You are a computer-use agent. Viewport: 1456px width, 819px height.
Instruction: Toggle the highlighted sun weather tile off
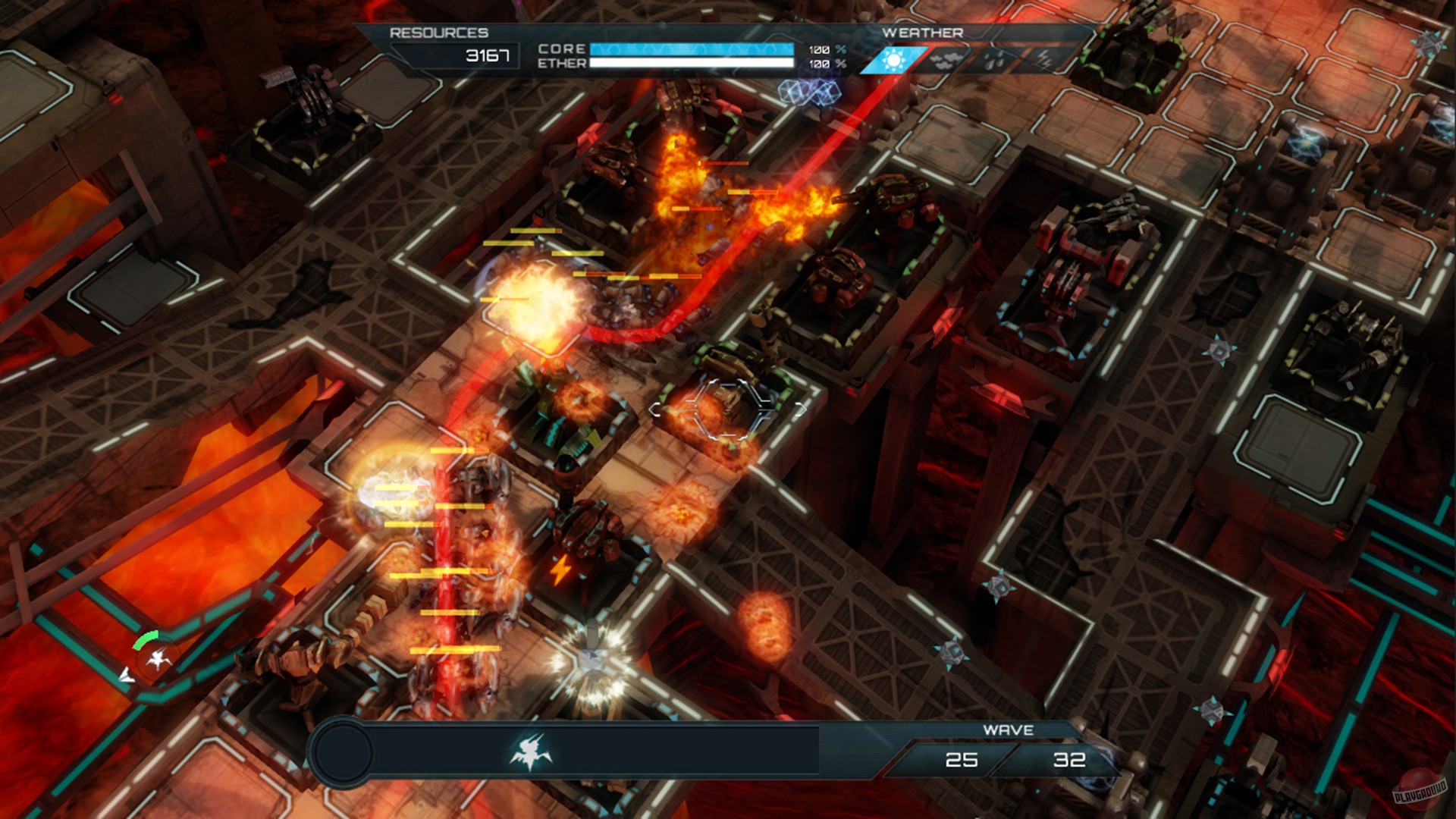[x=893, y=59]
